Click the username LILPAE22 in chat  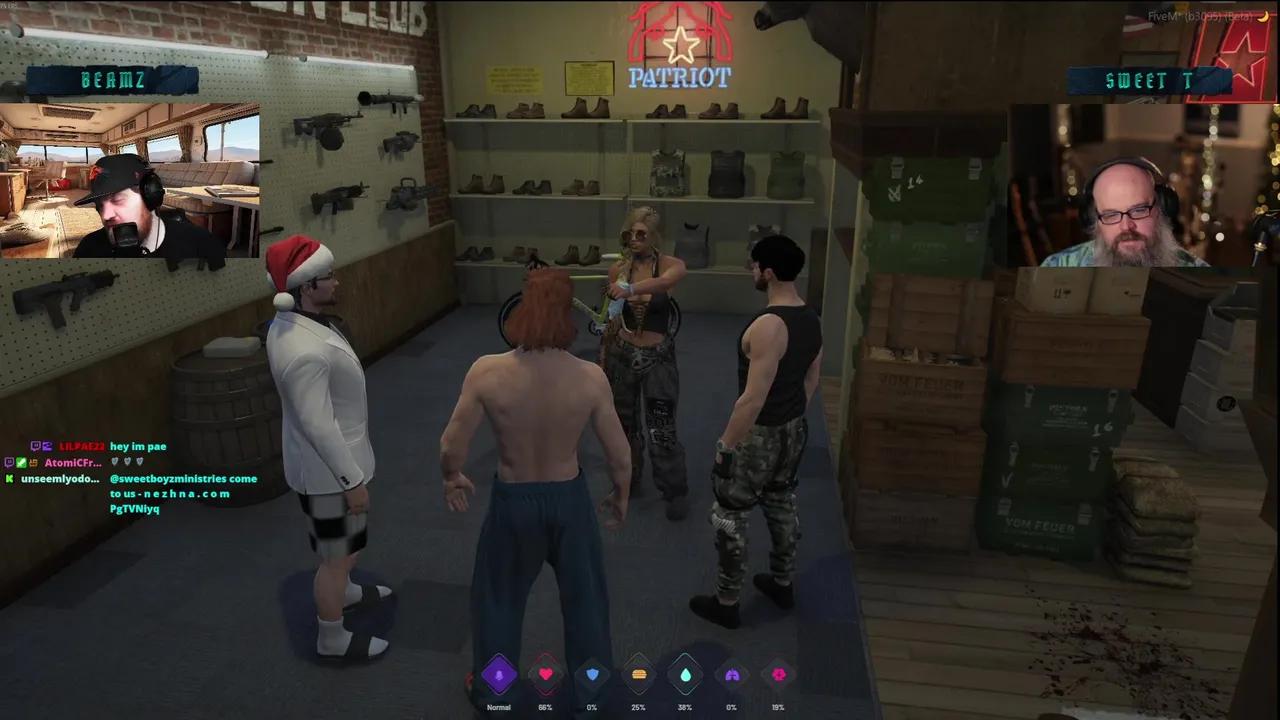tap(80, 447)
